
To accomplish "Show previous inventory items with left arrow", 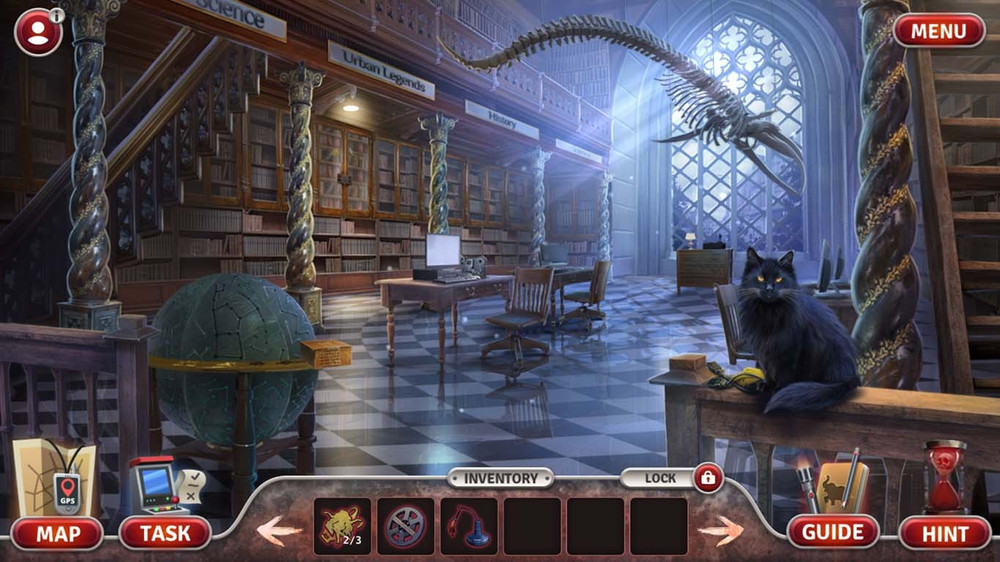I will [x=279, y=529].
